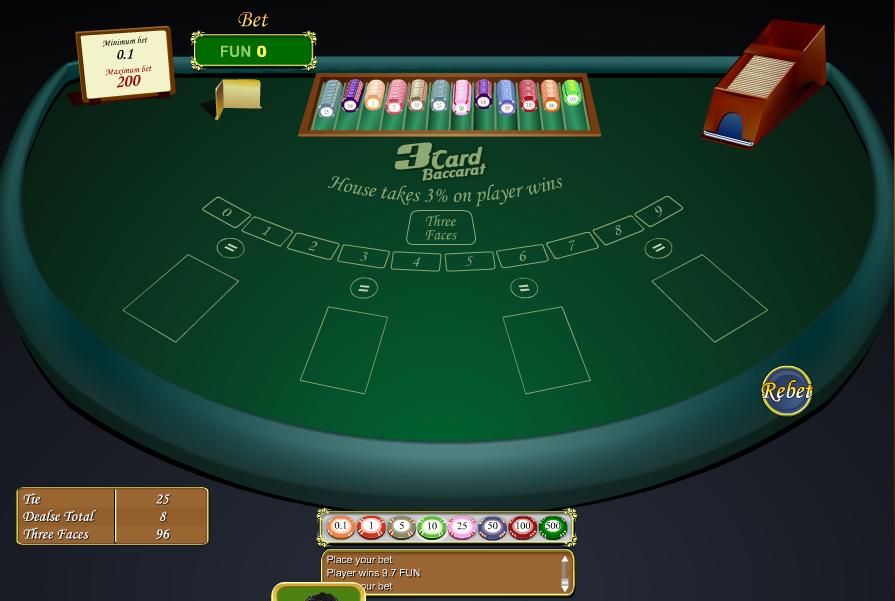Image resolution: width=895 pixels, height=601 pixels.
Task: Bet on the Three Faces spot
Action: click(x=441, y=228)
